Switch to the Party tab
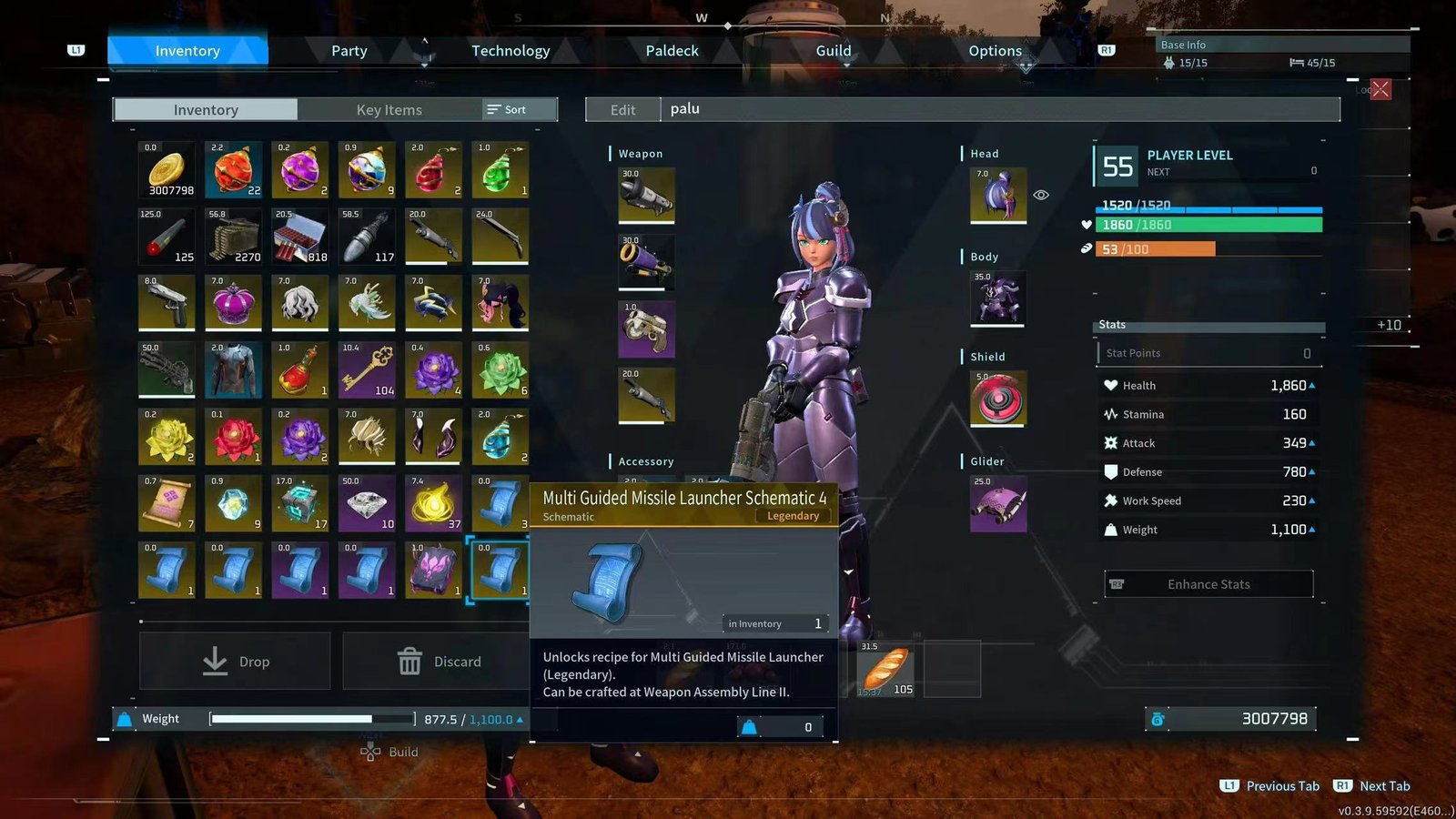The height and width of the screenshot is (819, 1456). click(349, 51)
